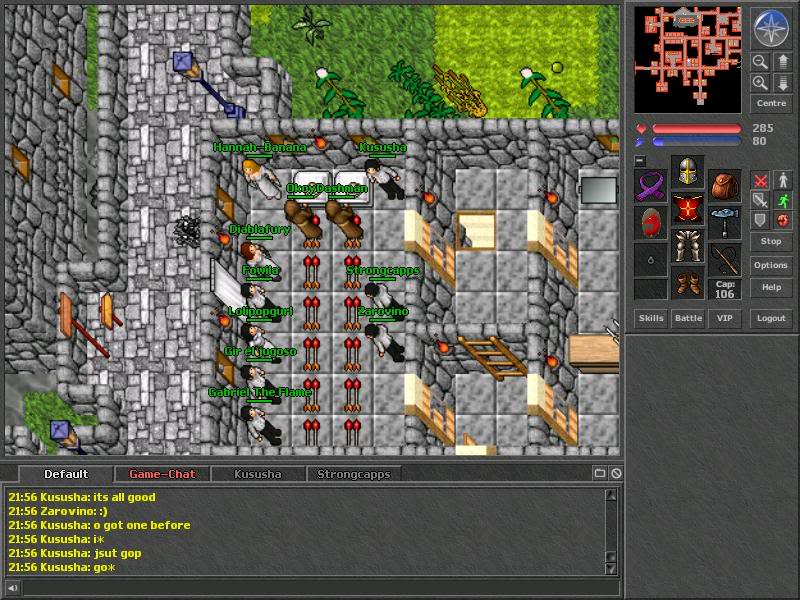Open the Skills window
The width and height of the screenshot is (800, 600).
[651, 318]
